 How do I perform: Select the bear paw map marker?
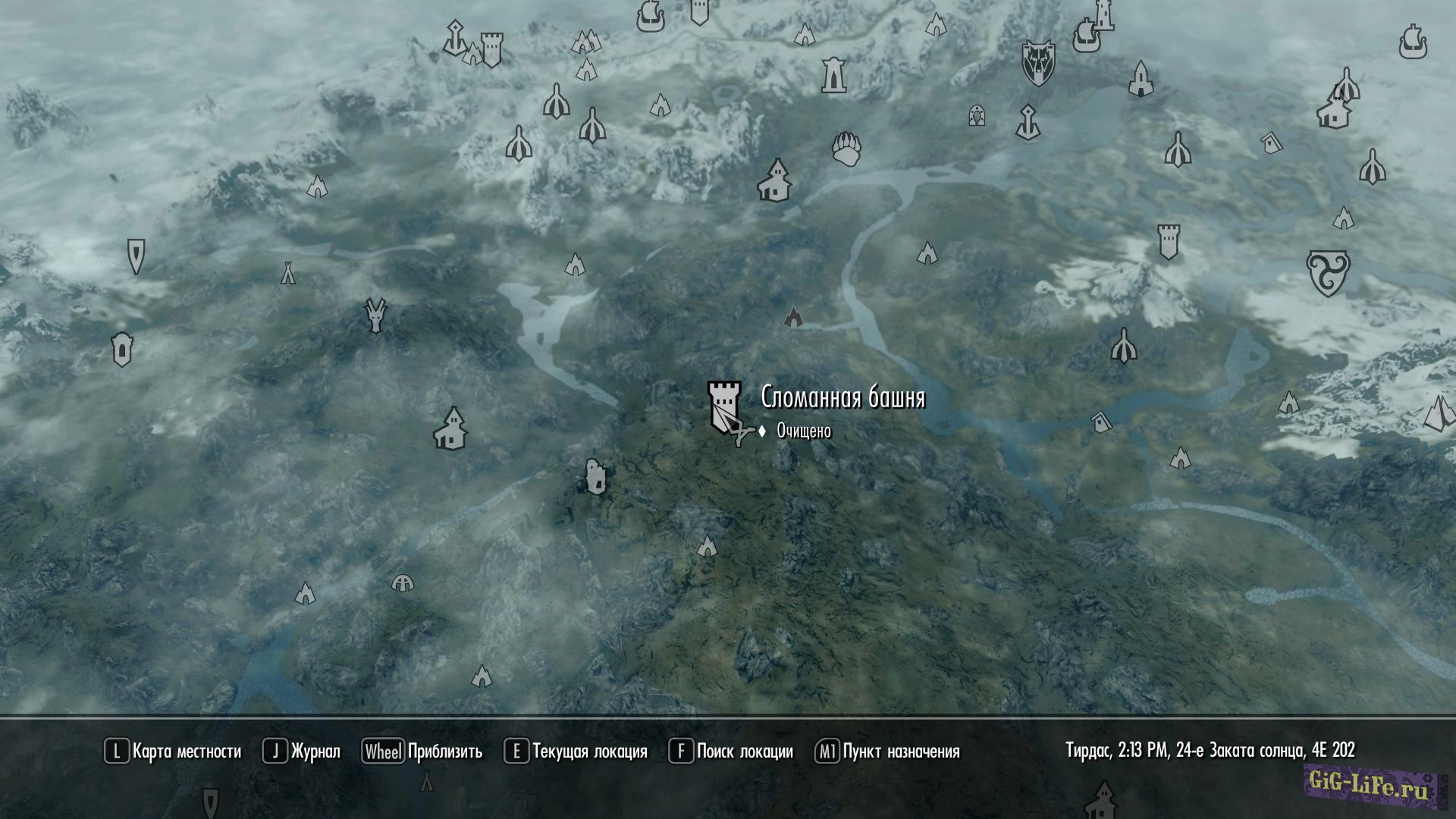click(x=846, y=149)
